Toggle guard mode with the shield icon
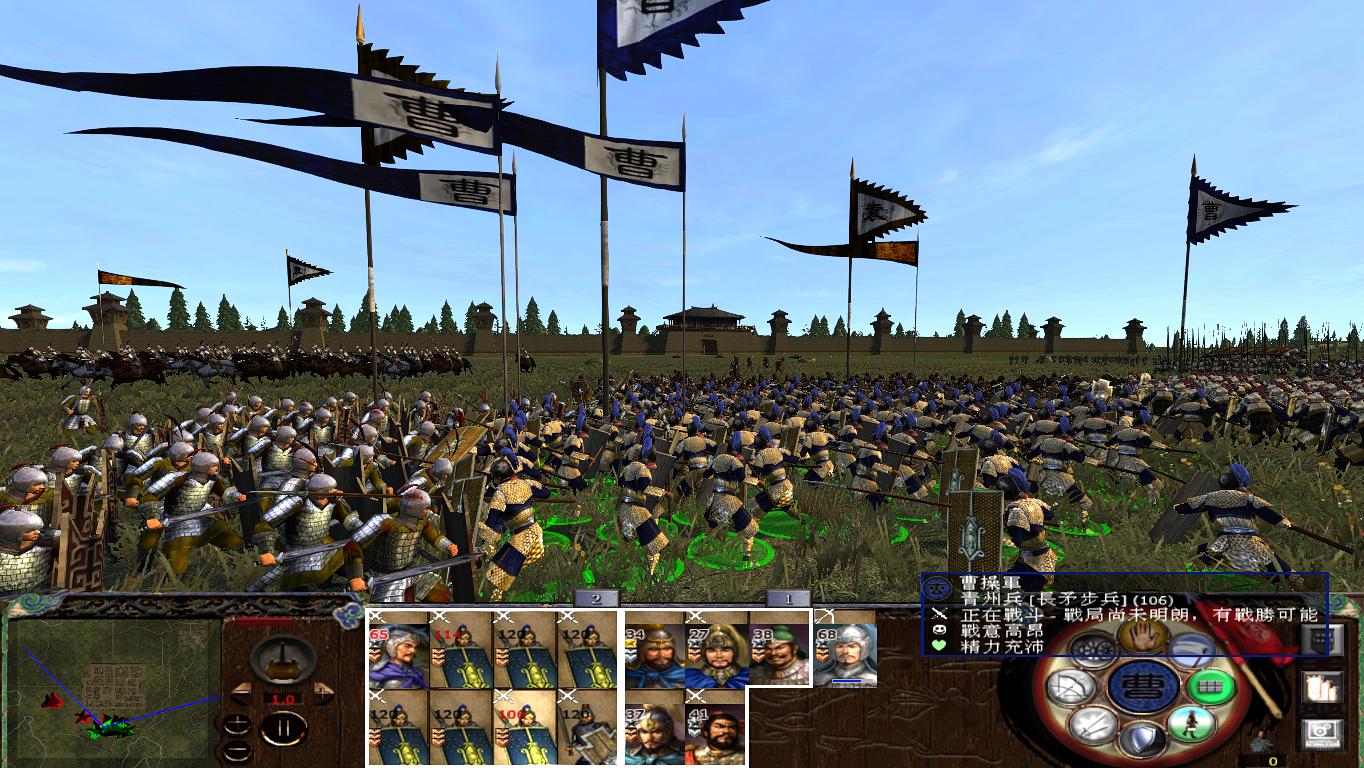Image resolution: width=1364 pixels, height=768 pixels. [x=1141, y=739]
